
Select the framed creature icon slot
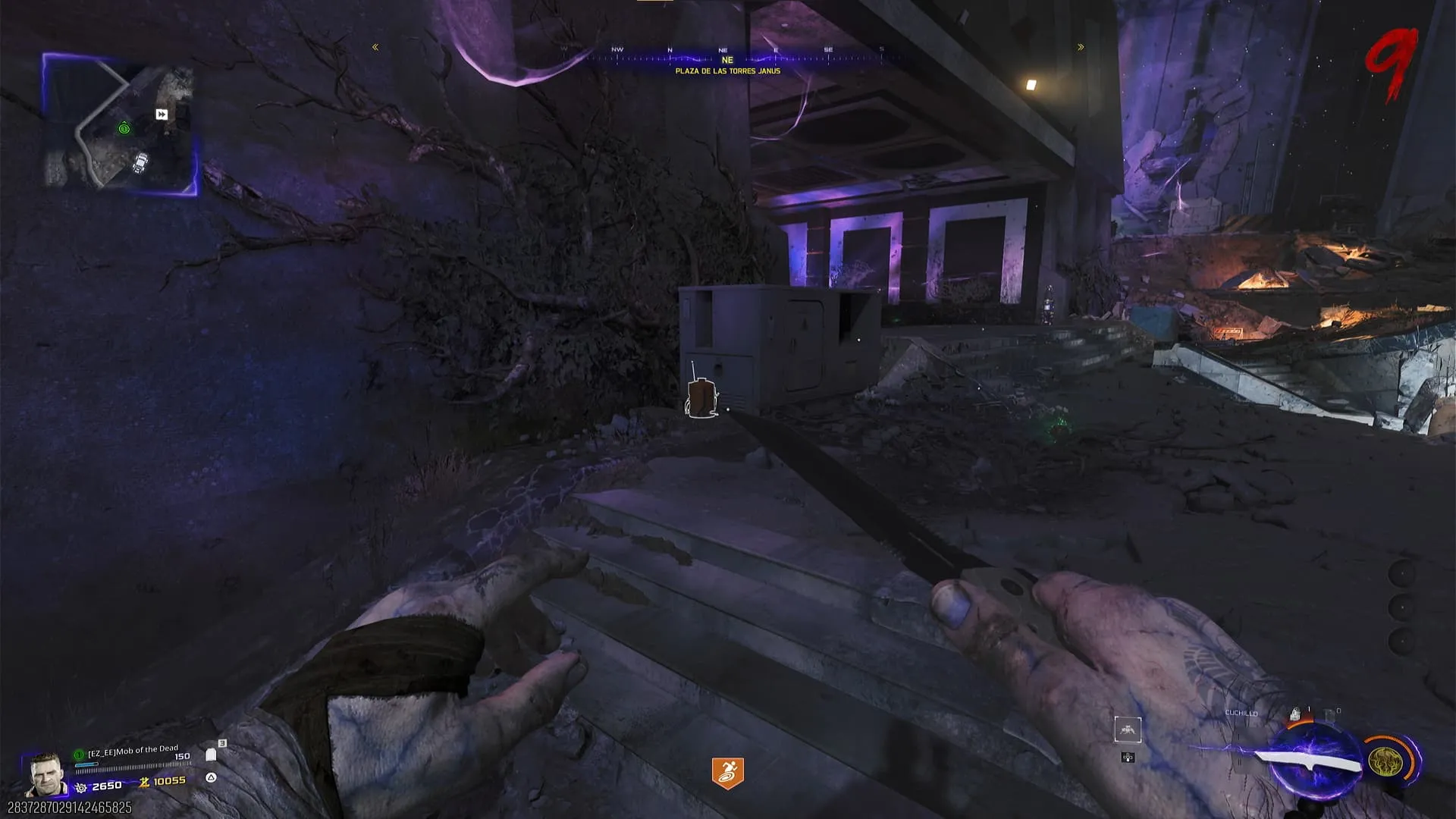point(1128,730)
